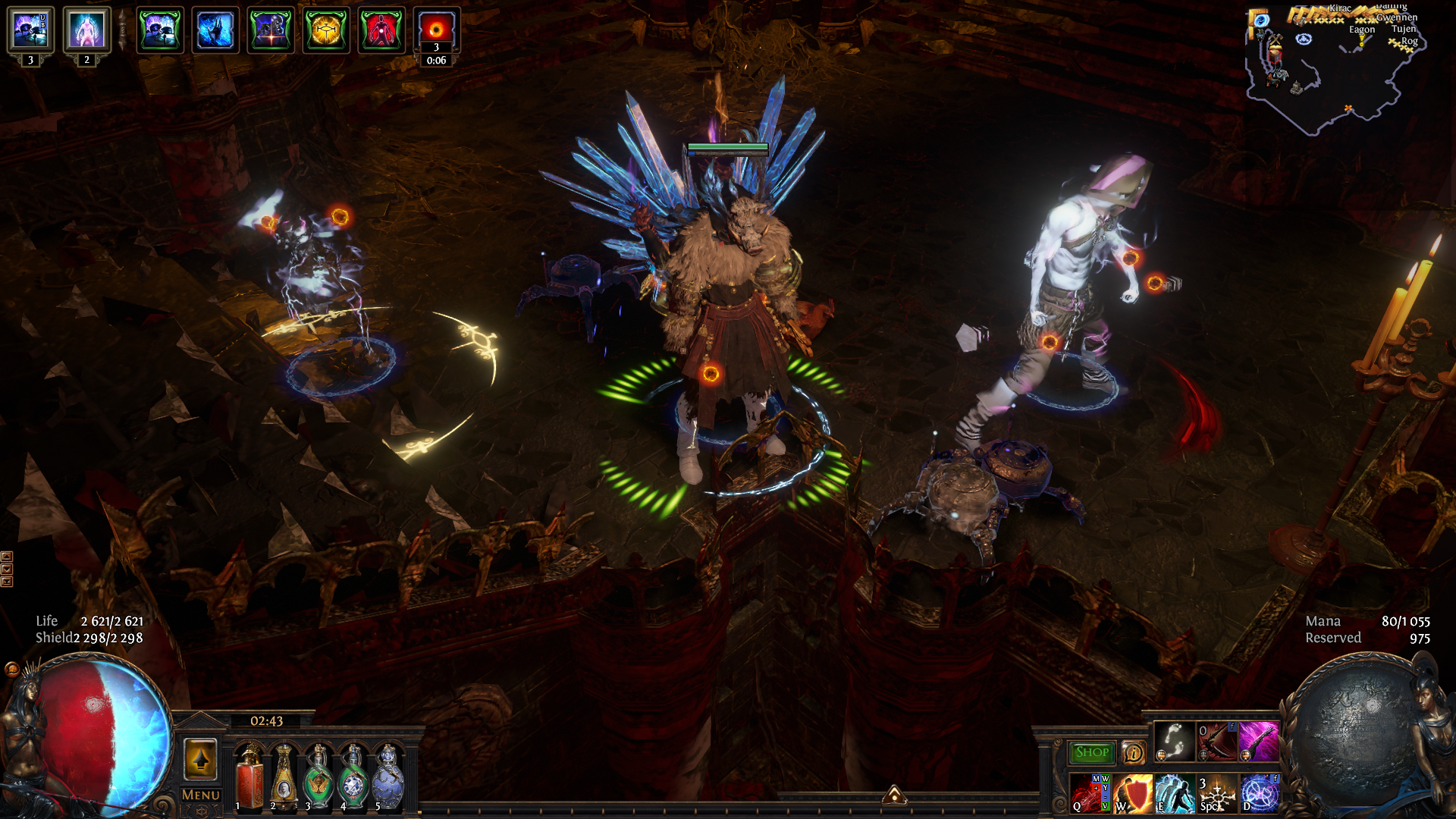
Task: Open the green Shop button
Action: point(1091,752)
